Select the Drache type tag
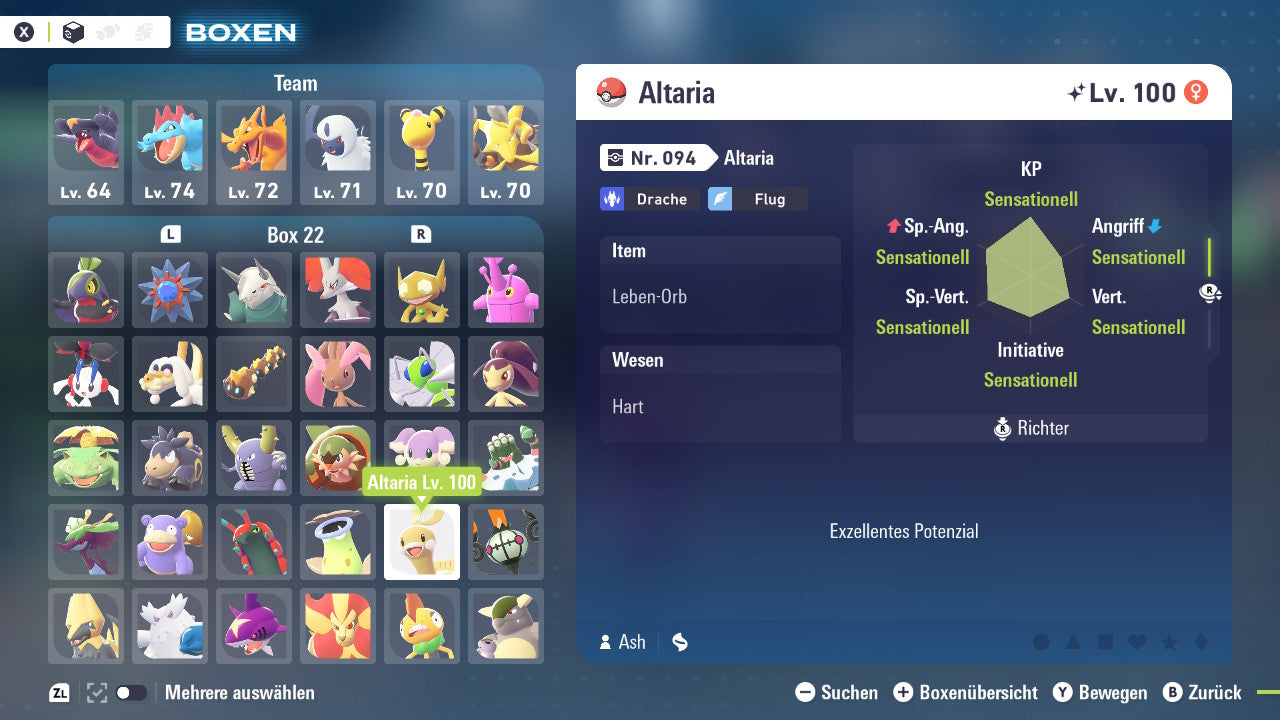This screenshot has width=1280, height=720. tap(649, 198)
